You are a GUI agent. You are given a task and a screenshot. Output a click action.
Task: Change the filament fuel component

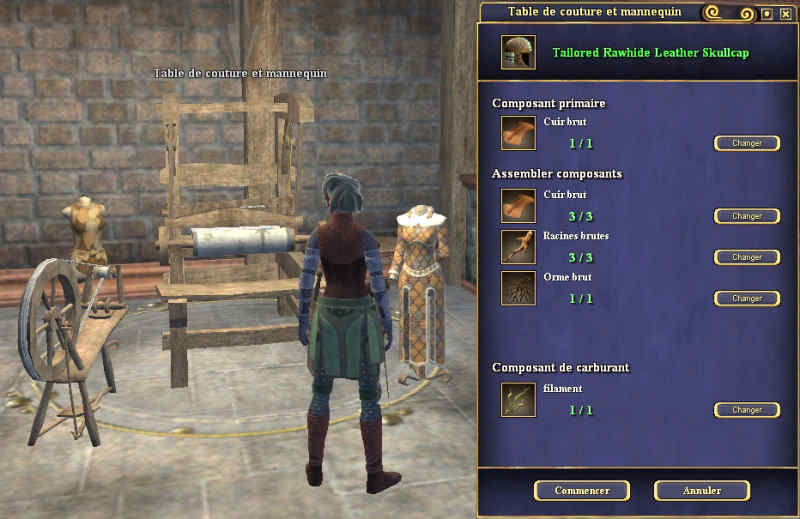[x=746, y=410]
